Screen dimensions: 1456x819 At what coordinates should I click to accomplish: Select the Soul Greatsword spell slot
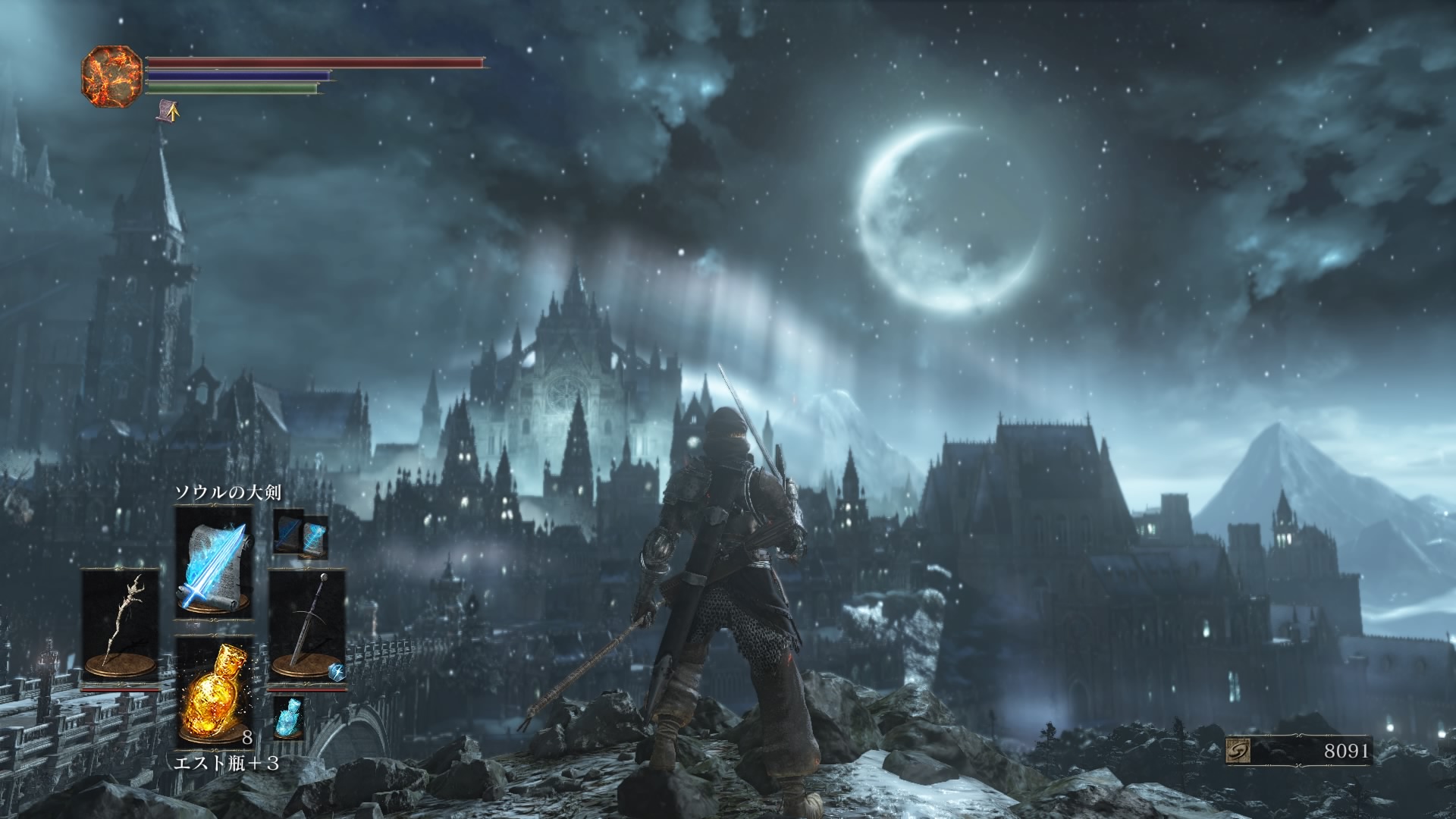pos(213,563)
